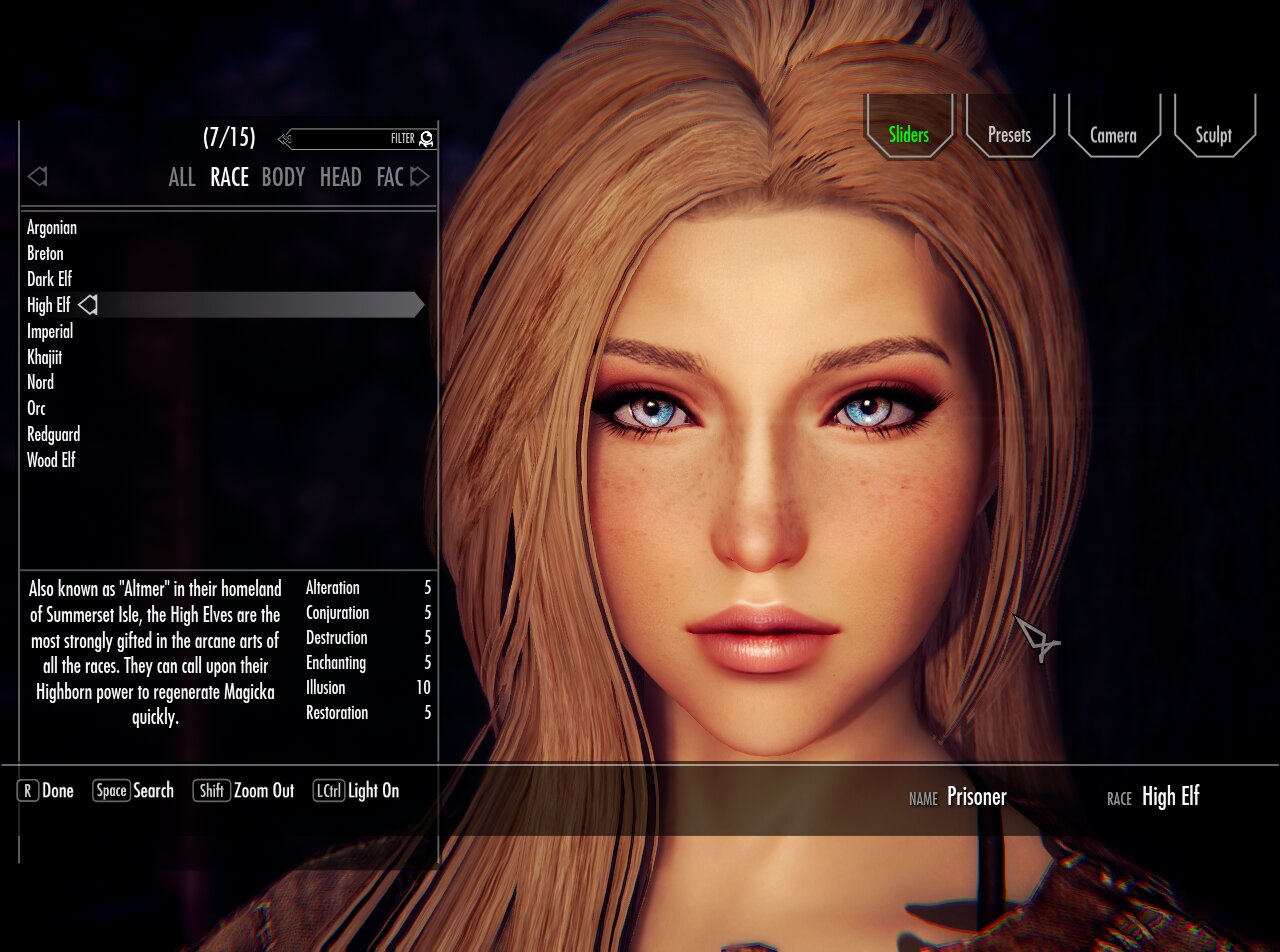Switch to the Presets tab
The width and height of the screenshot is (1280, 952).
pyautogui.click(x=1010, y=134)
